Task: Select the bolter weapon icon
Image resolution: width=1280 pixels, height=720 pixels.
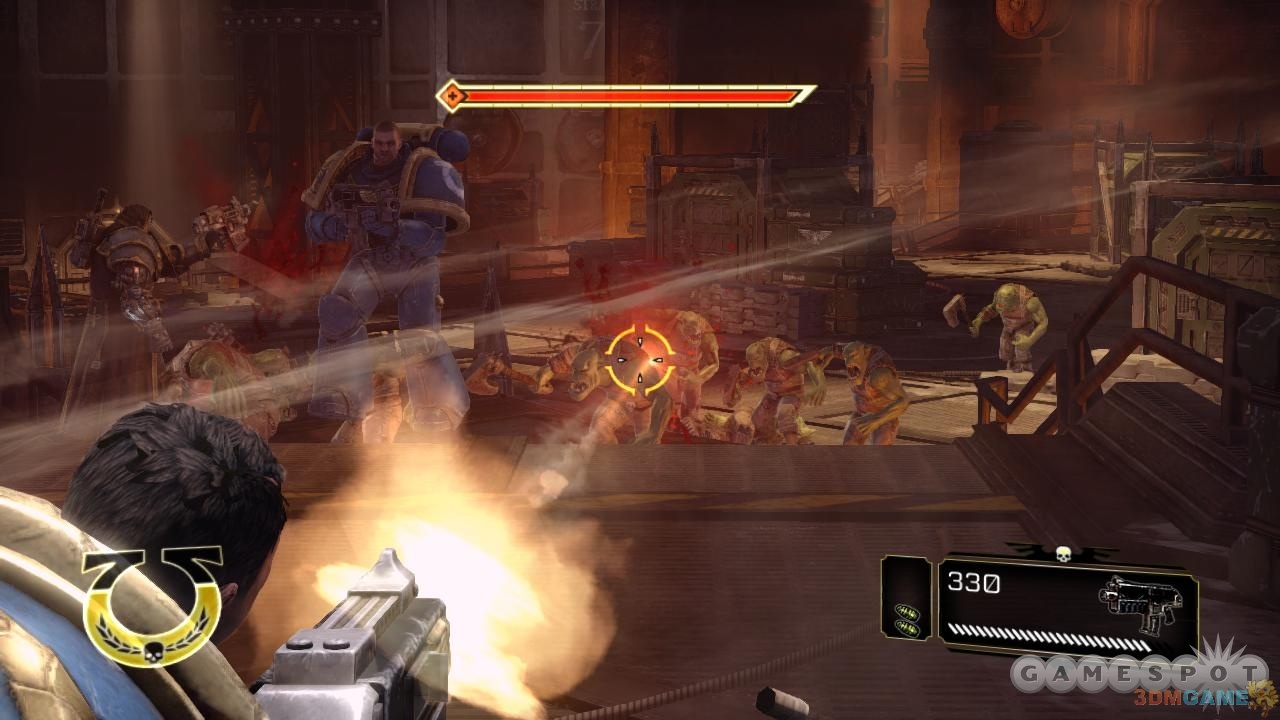Action: pos(1140,602)
